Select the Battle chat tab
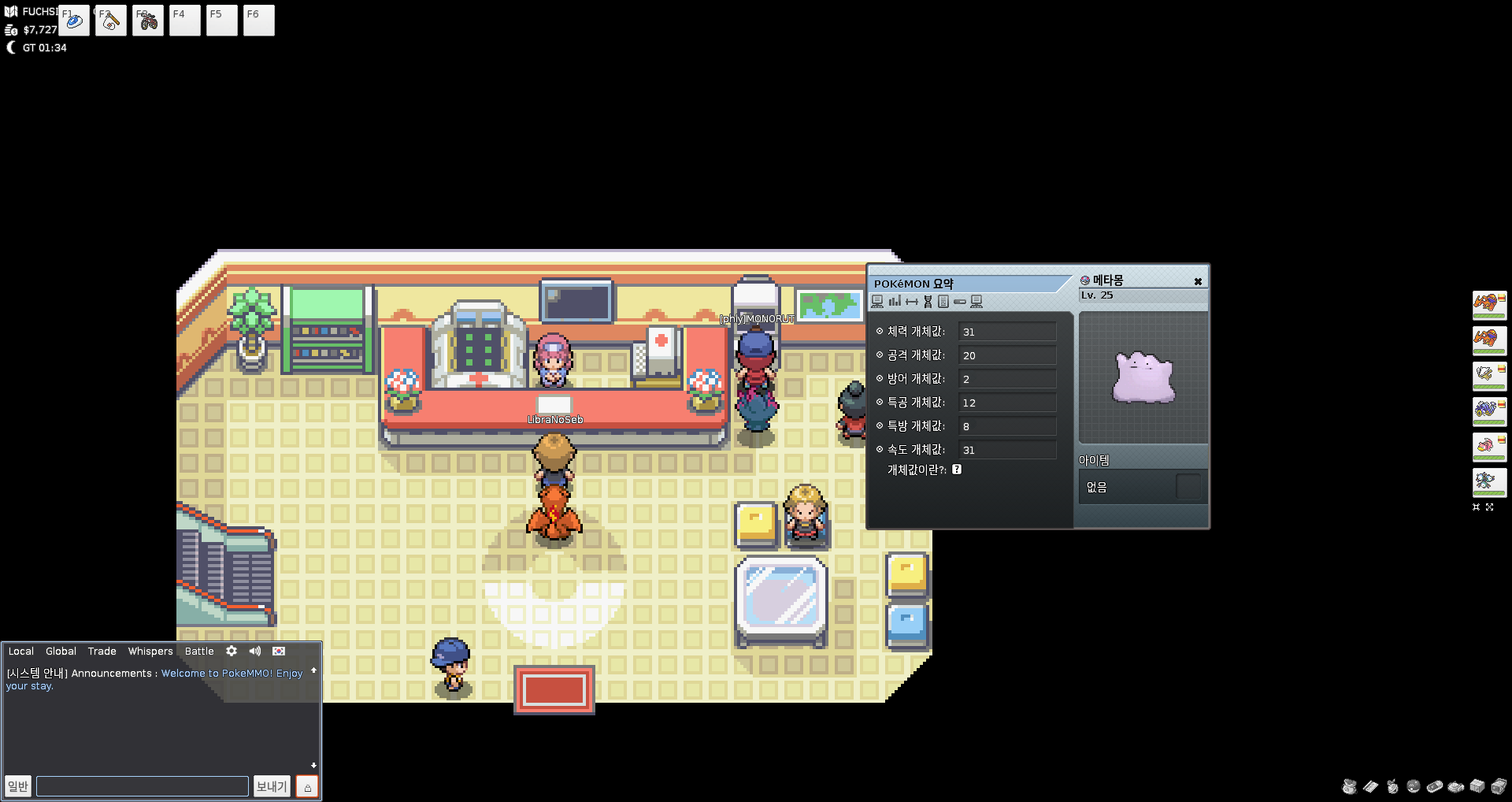The image size is (1512, 802). [199, 652]
